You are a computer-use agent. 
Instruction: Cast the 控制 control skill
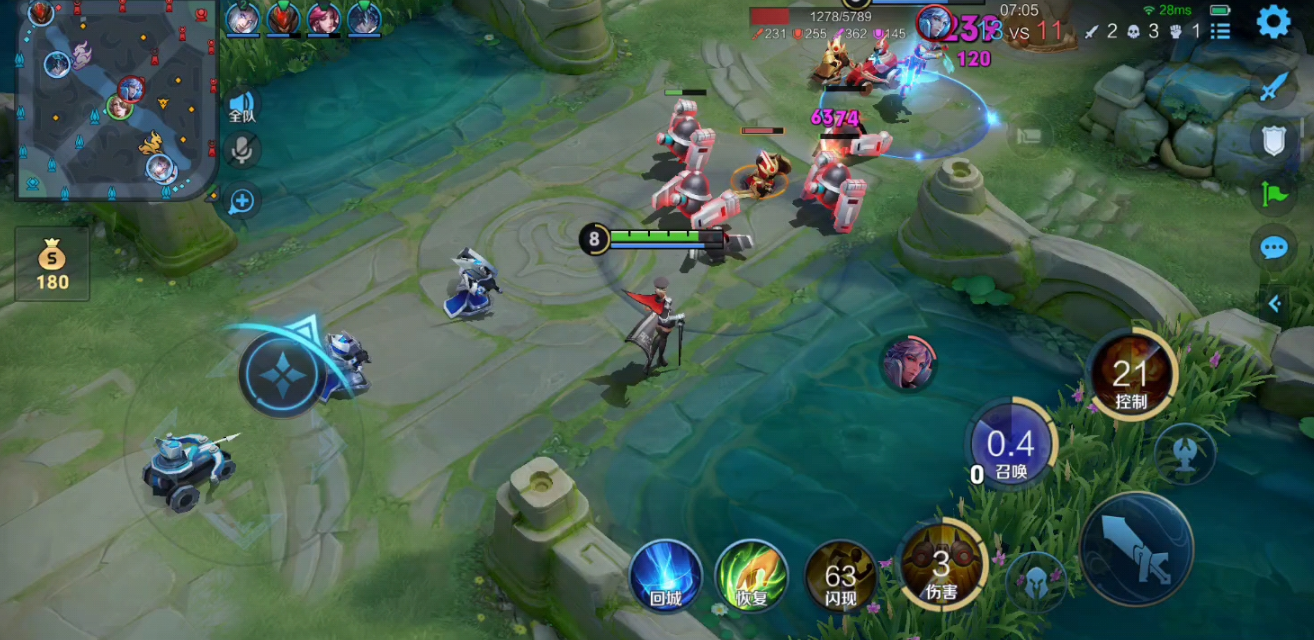1131,376
